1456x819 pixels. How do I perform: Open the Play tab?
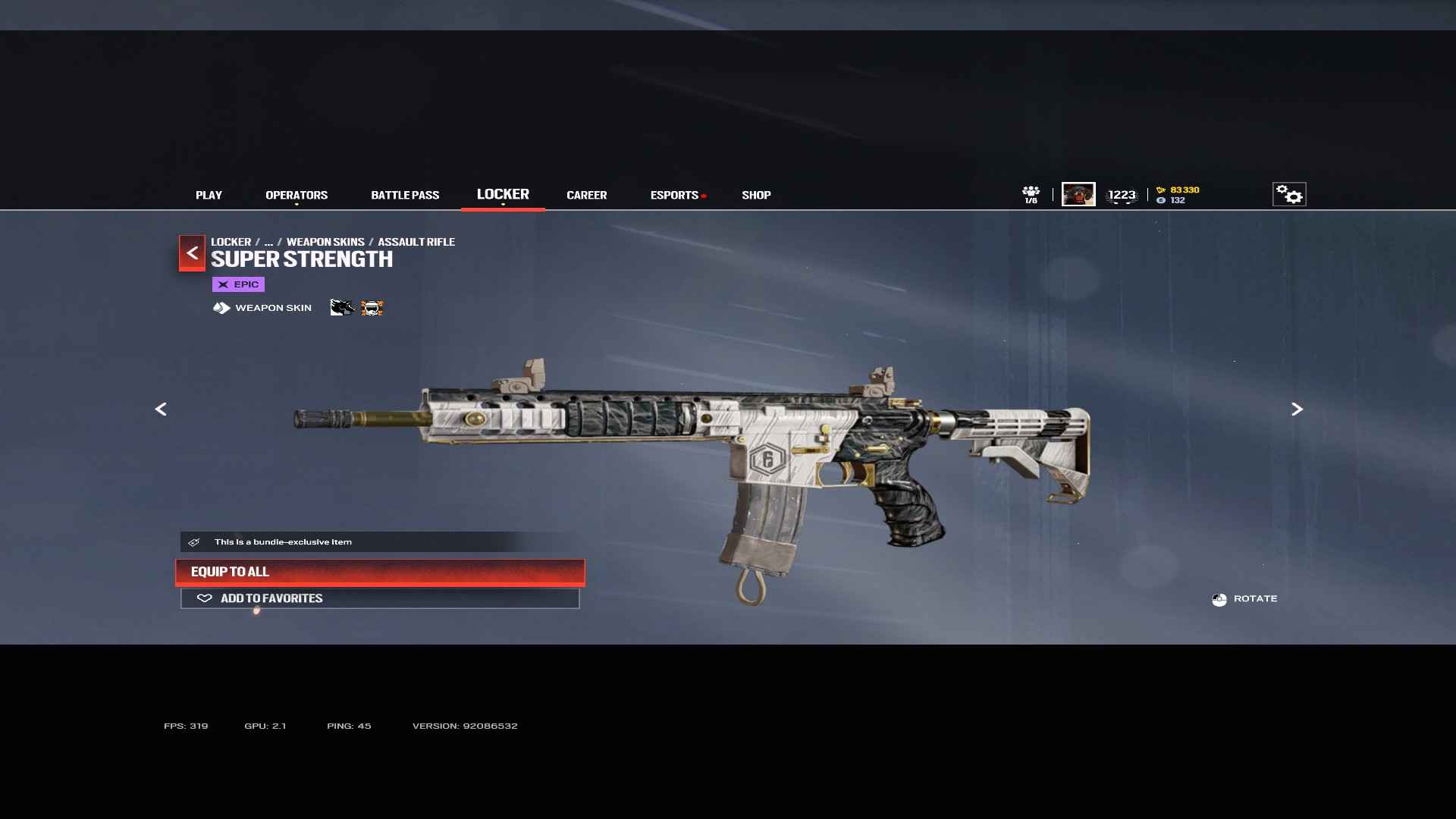tap(209, 196)
